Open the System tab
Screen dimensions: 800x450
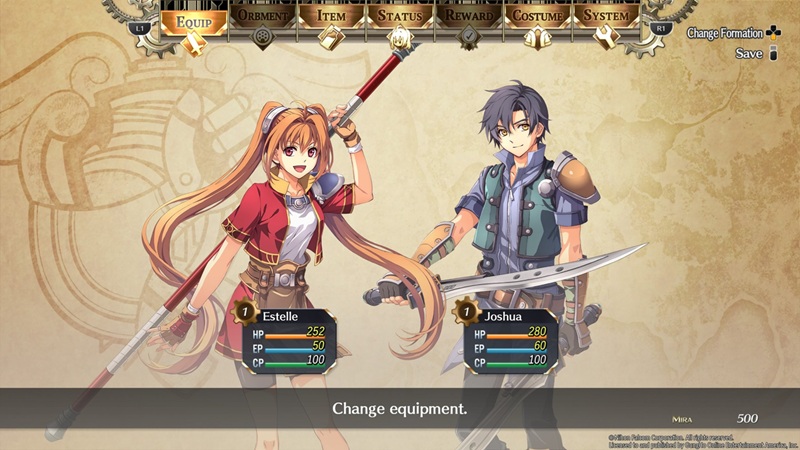607,18
